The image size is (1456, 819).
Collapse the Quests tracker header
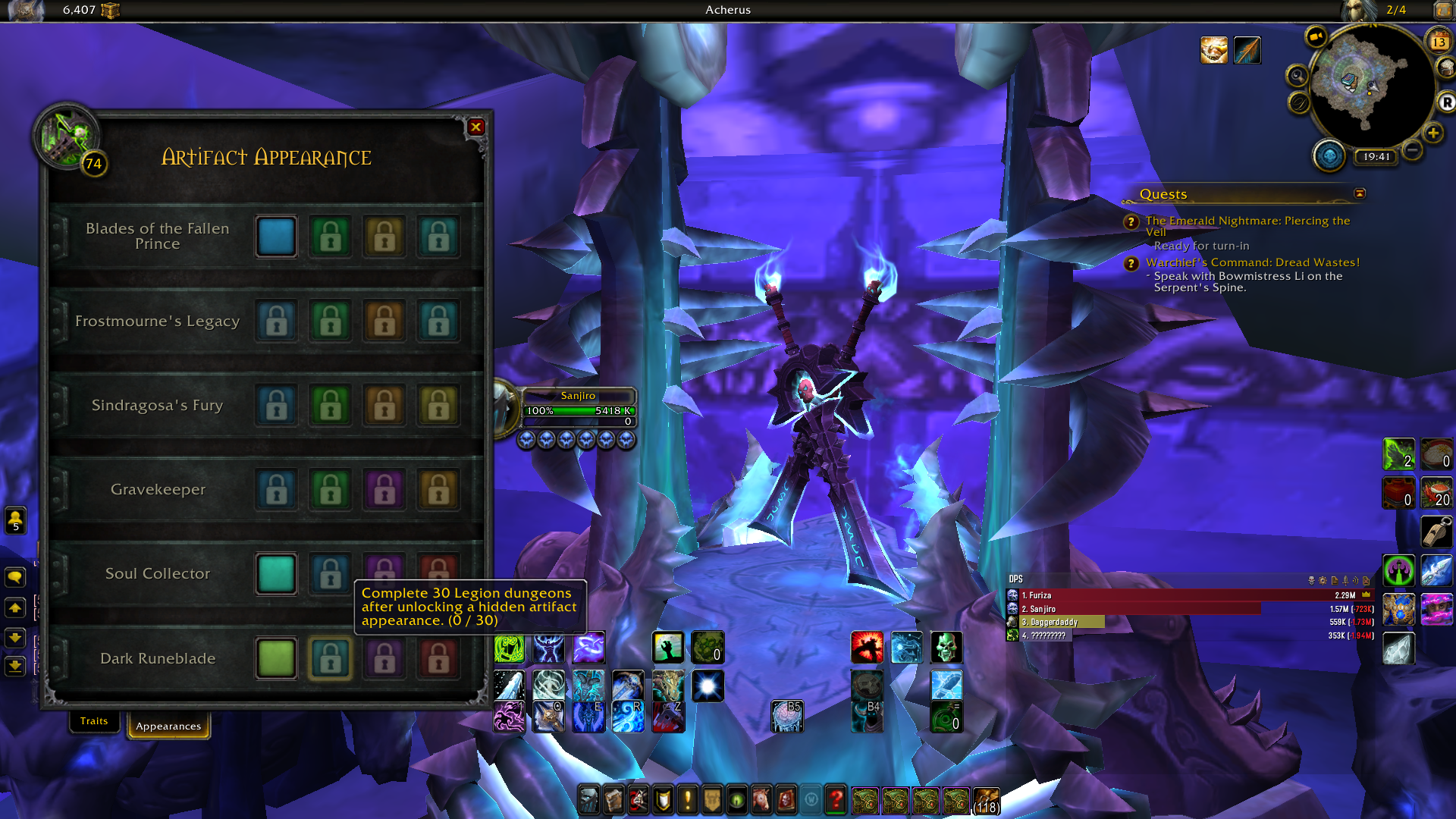pos(1360,193)
